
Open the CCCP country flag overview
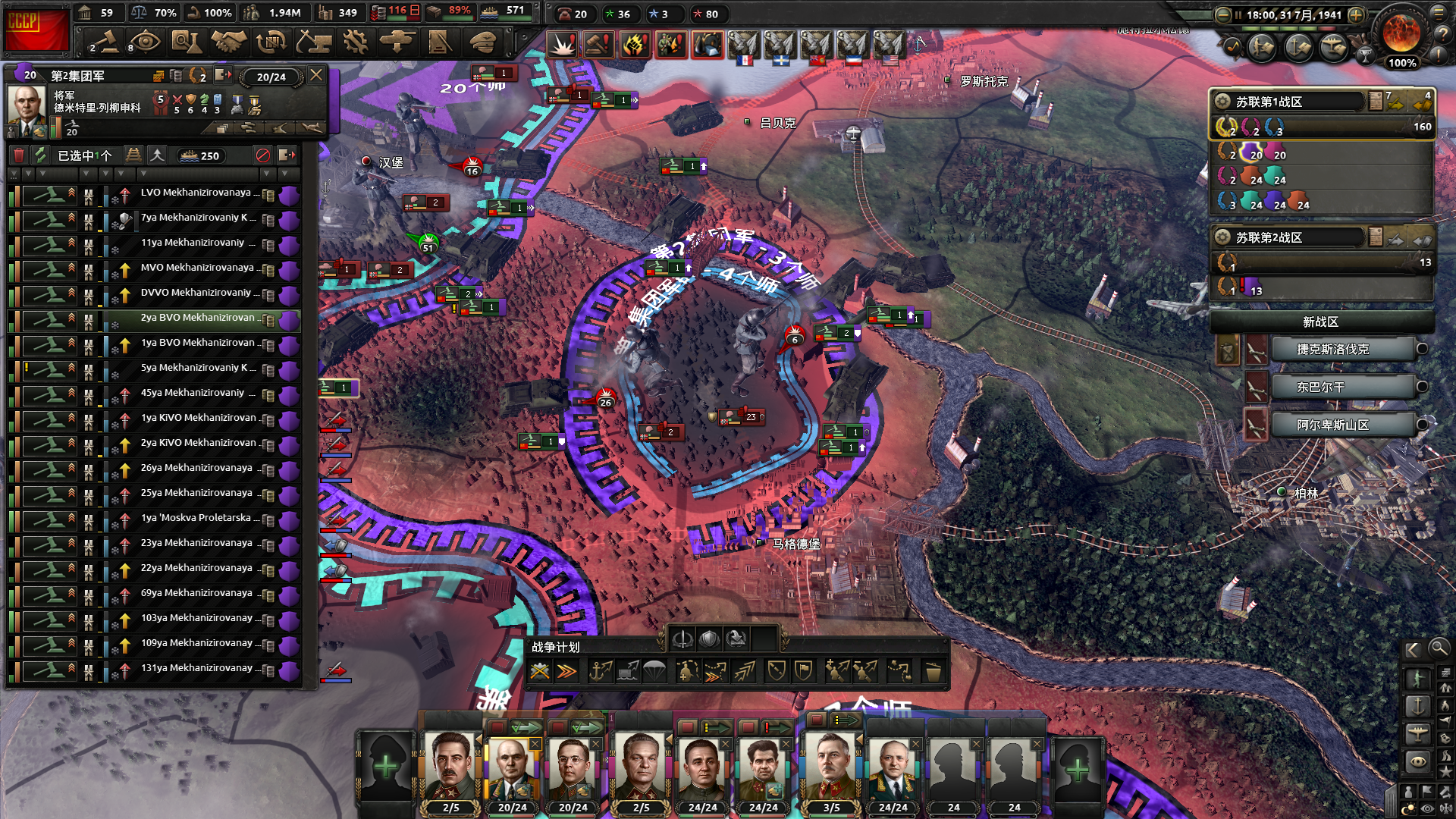click(x=36, y=29)
